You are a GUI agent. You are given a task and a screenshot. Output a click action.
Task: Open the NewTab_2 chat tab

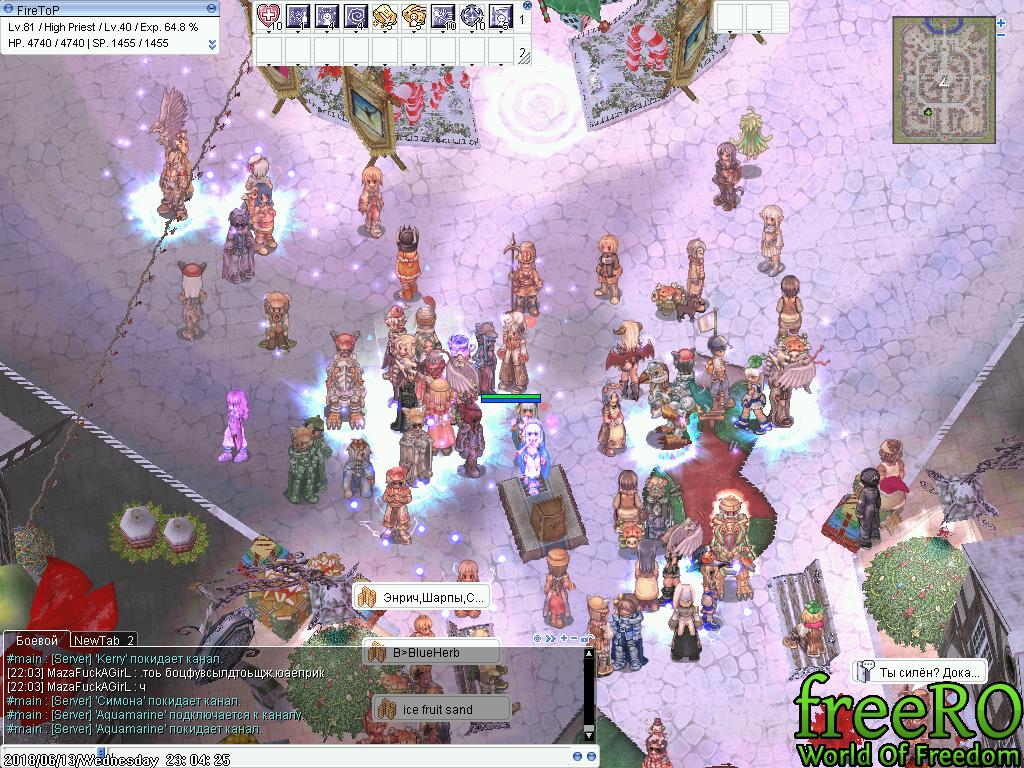pos(104,640)
